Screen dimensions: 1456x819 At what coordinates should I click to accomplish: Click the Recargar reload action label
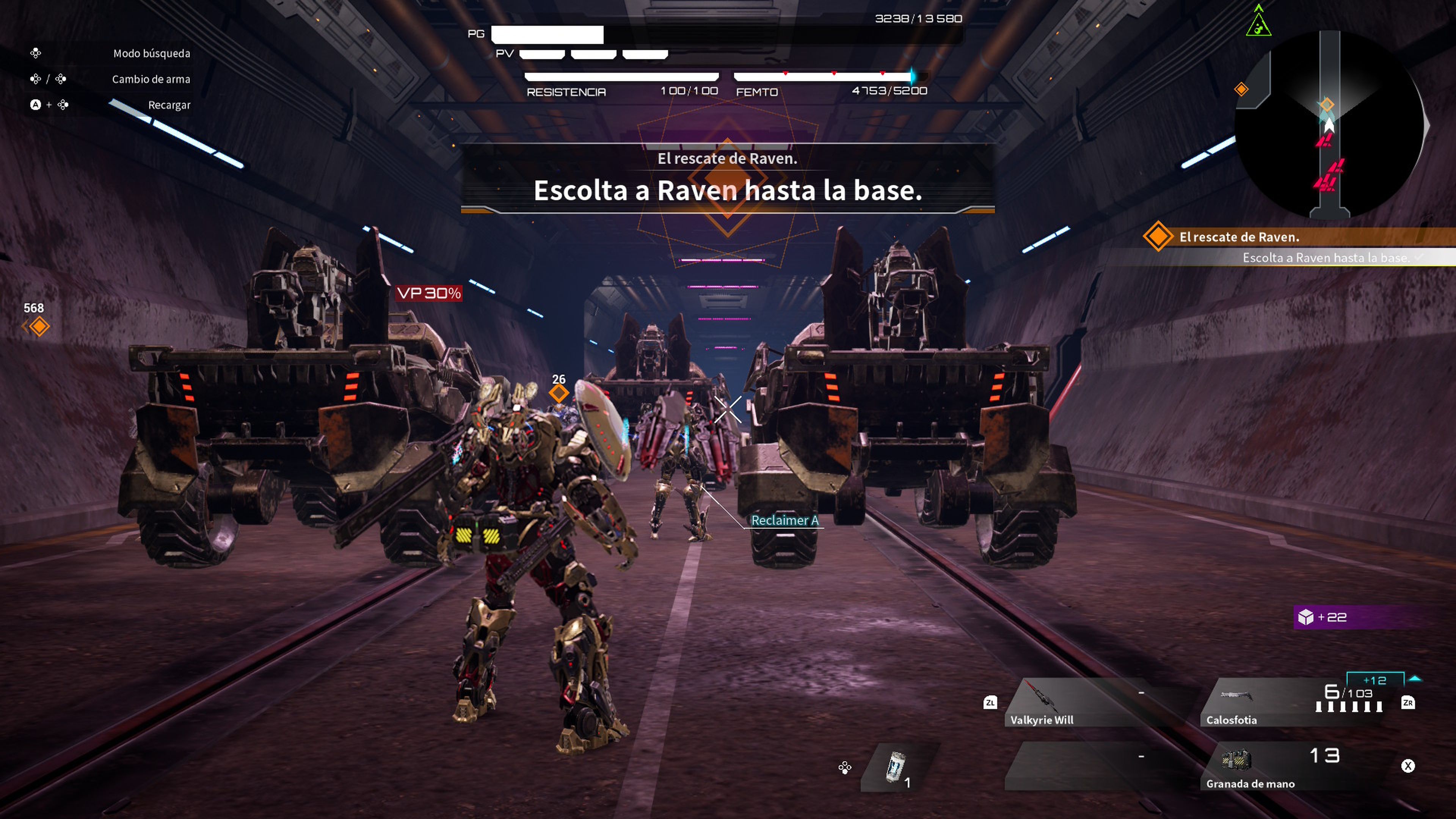[168, 105]
